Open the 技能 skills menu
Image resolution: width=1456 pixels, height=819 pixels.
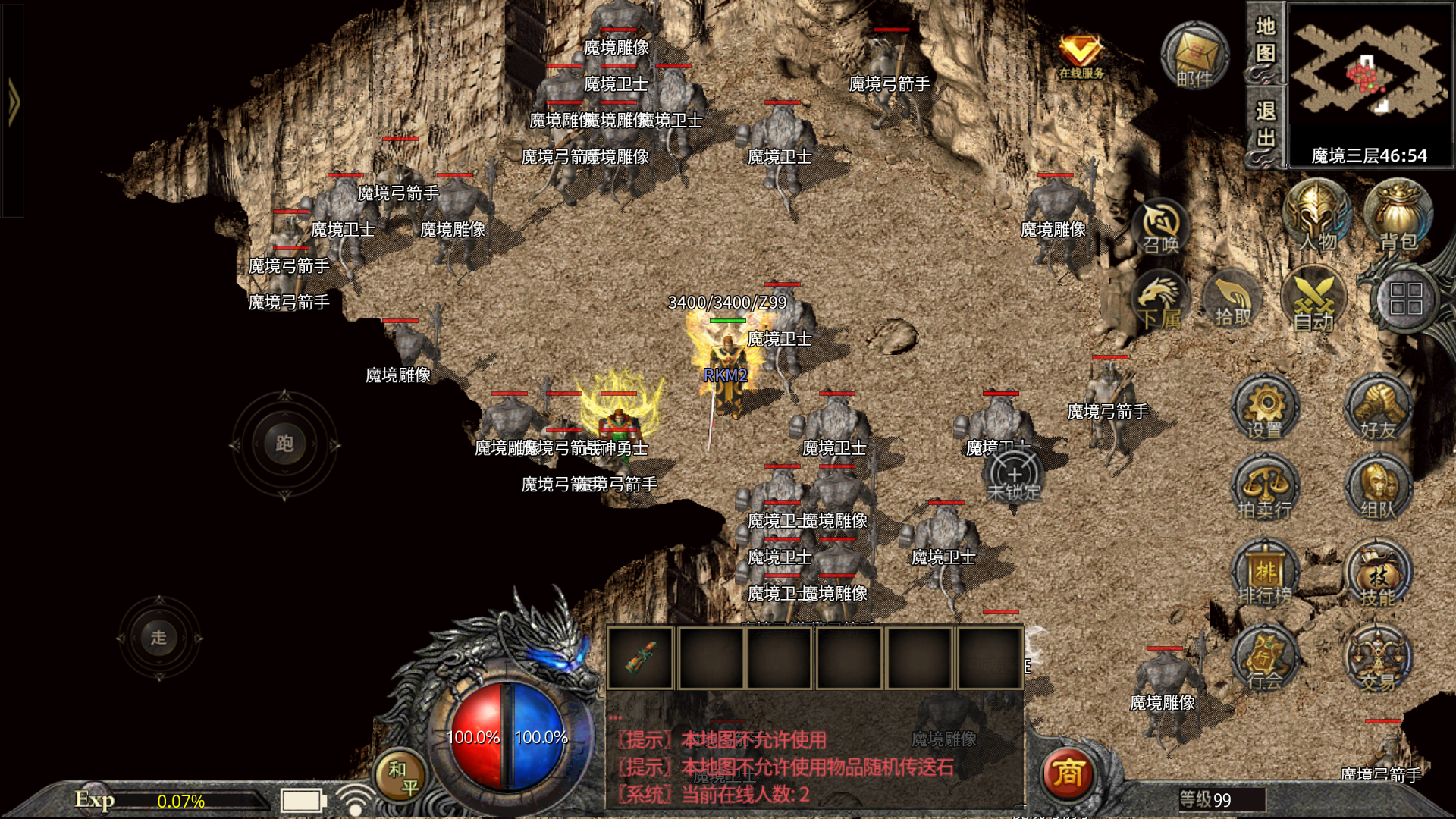click(x=1378, y=576)
